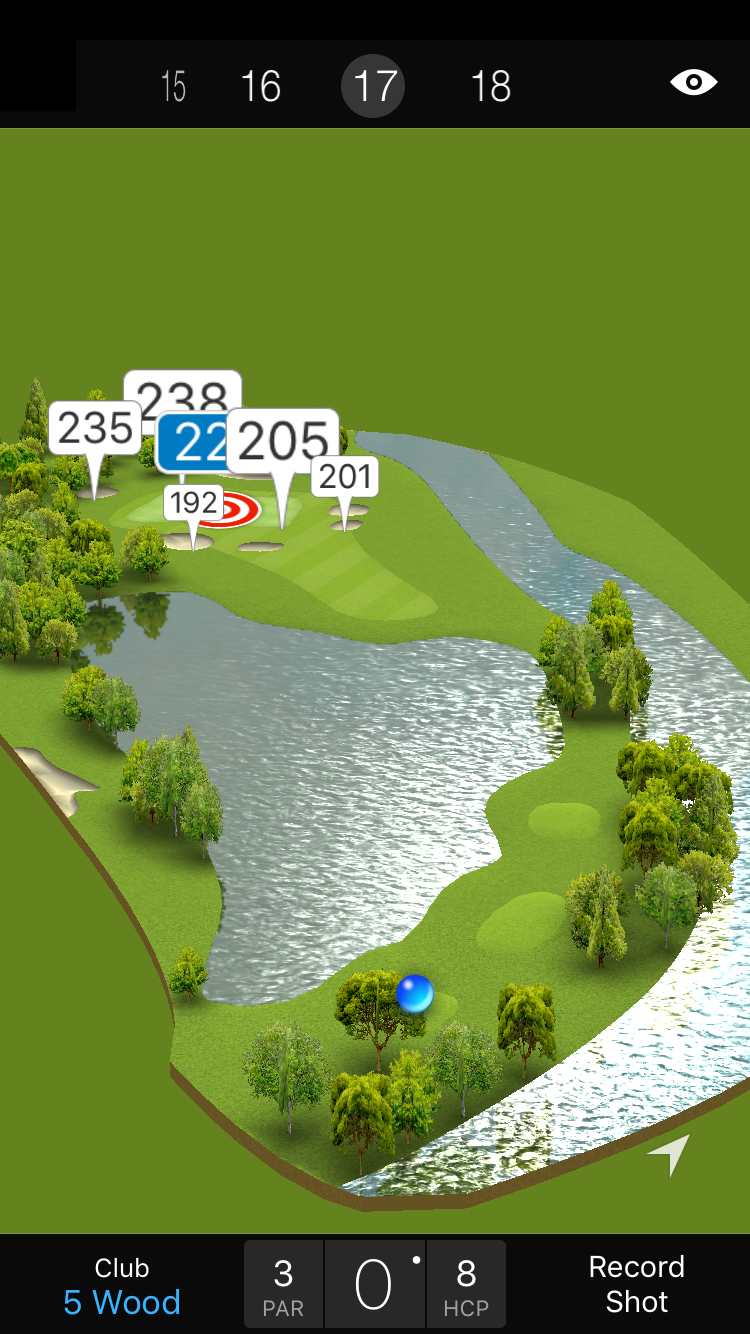Switch to hole 16
This screenshot has height=1334, width=750.
(260, 87)
